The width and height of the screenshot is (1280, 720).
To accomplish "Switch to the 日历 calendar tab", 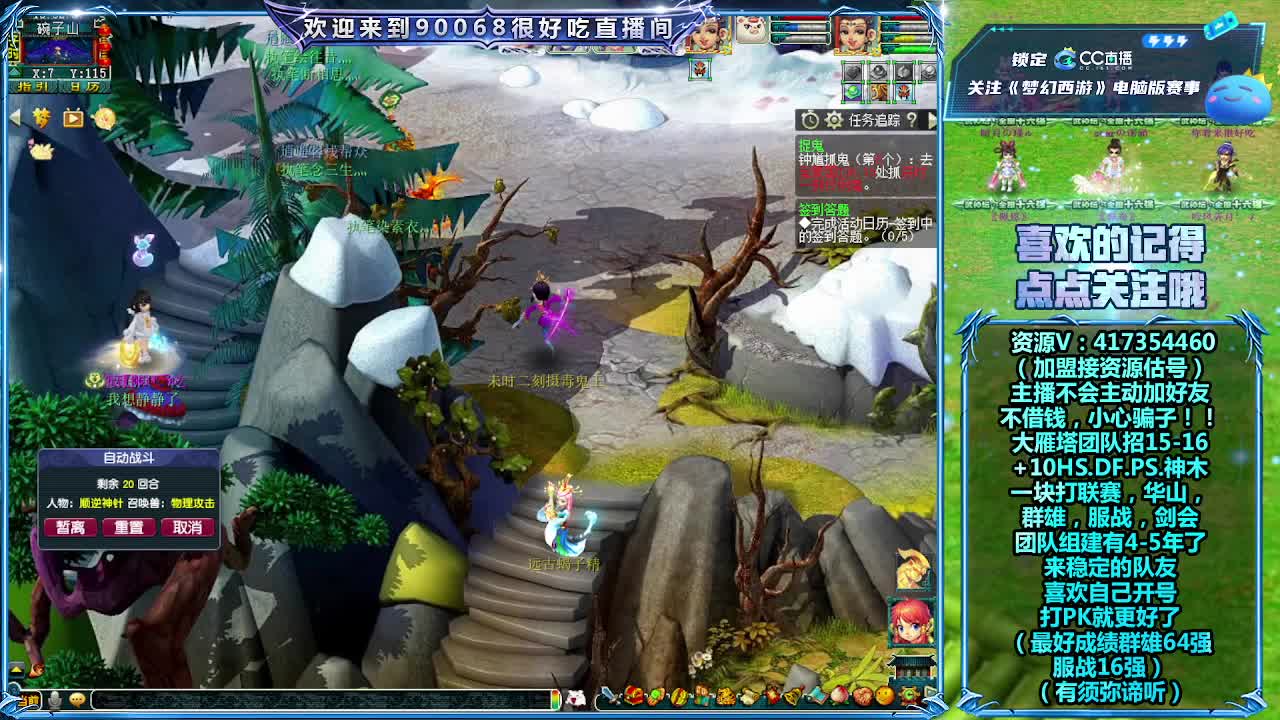I will pos(85,87).
